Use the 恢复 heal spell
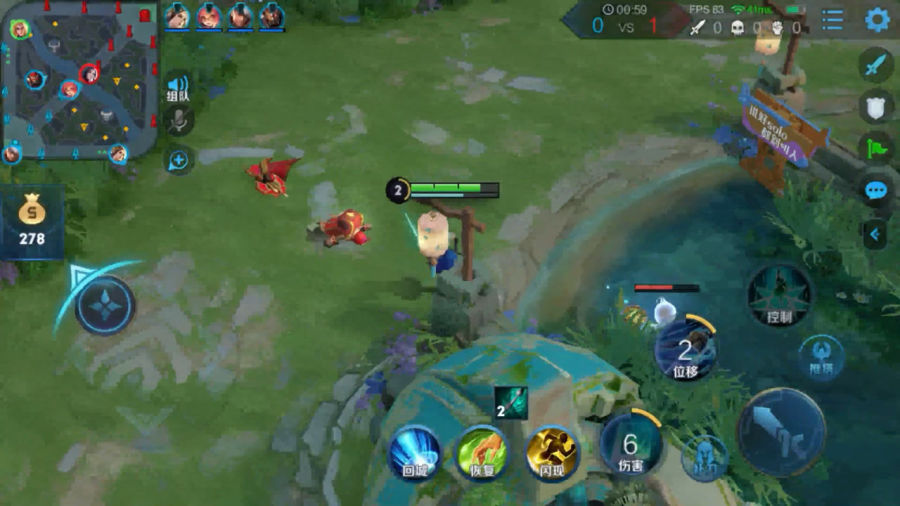The height and width of the screenshot is (506, 900). click(482, 452)
